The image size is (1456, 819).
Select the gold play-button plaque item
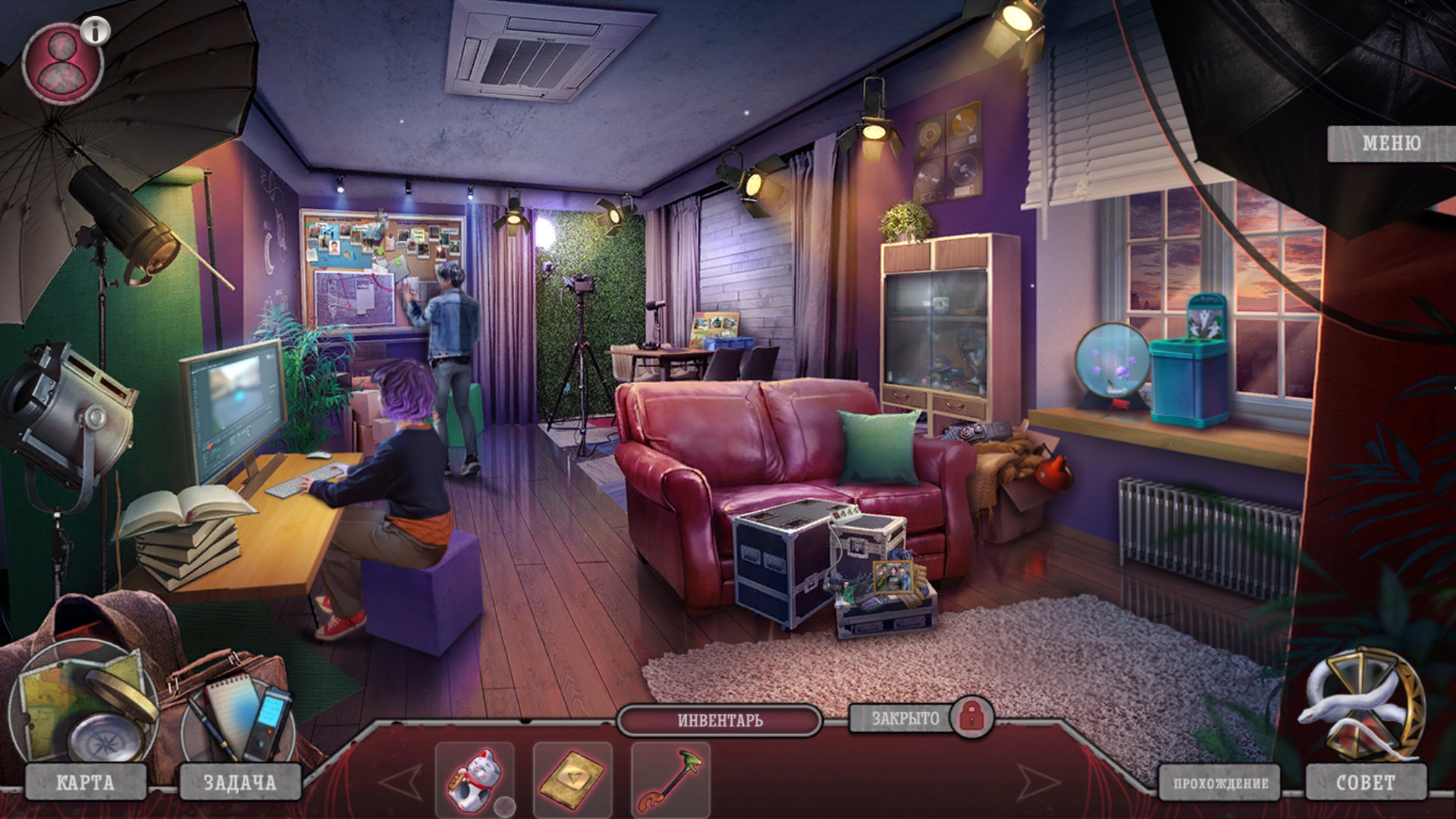pos(572,780)
